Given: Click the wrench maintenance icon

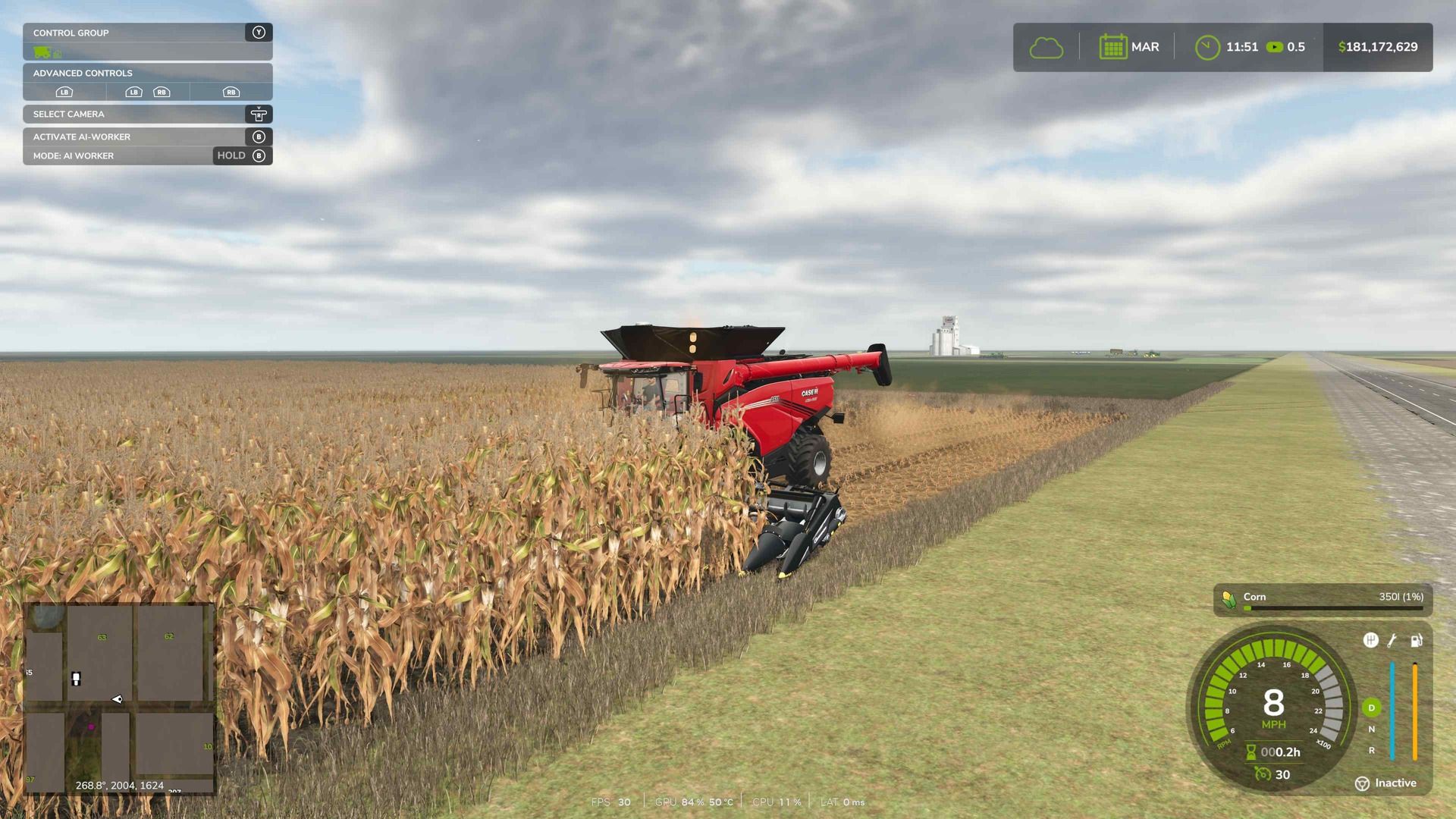Looking at the screenshot, I should (1392, 641).
